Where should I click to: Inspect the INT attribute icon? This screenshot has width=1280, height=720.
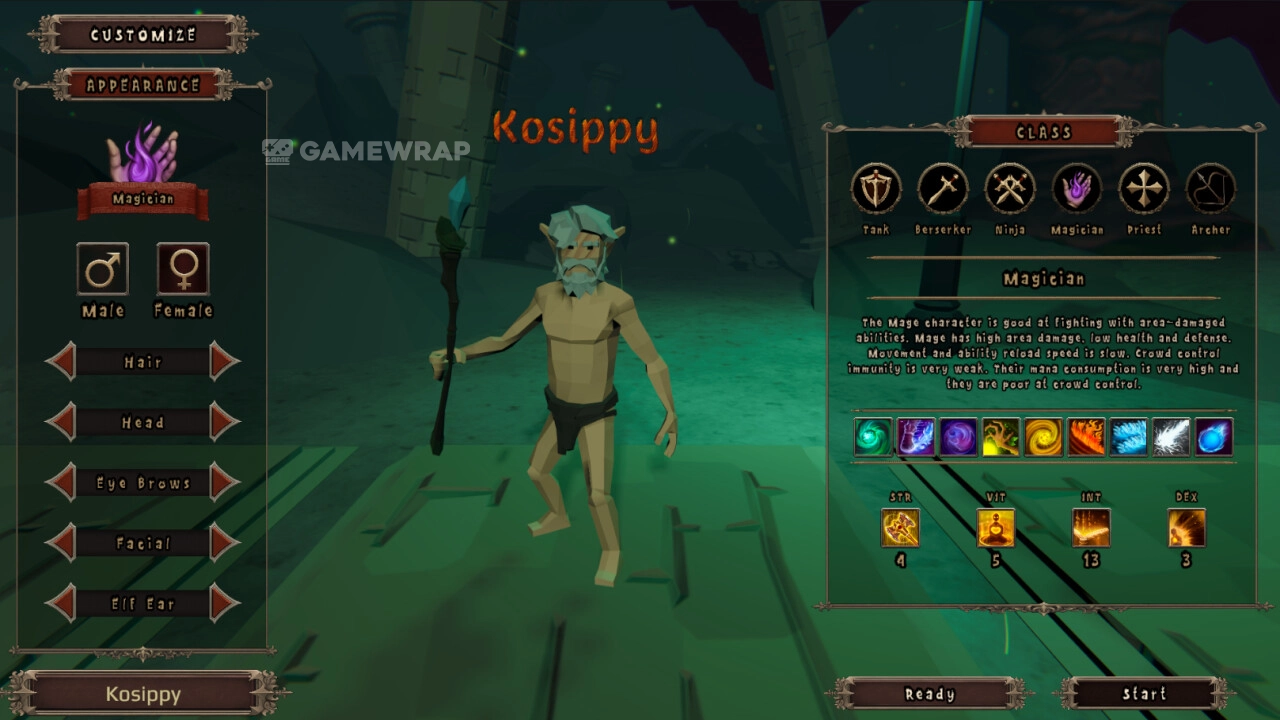tap(1090, 528)
